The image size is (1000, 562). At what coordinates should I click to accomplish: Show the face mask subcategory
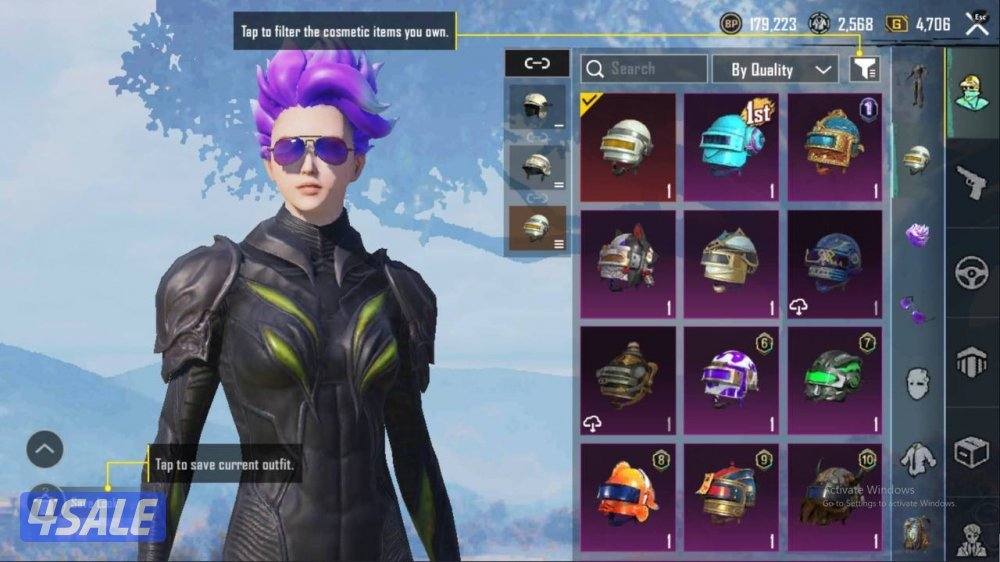pos(917,382)
